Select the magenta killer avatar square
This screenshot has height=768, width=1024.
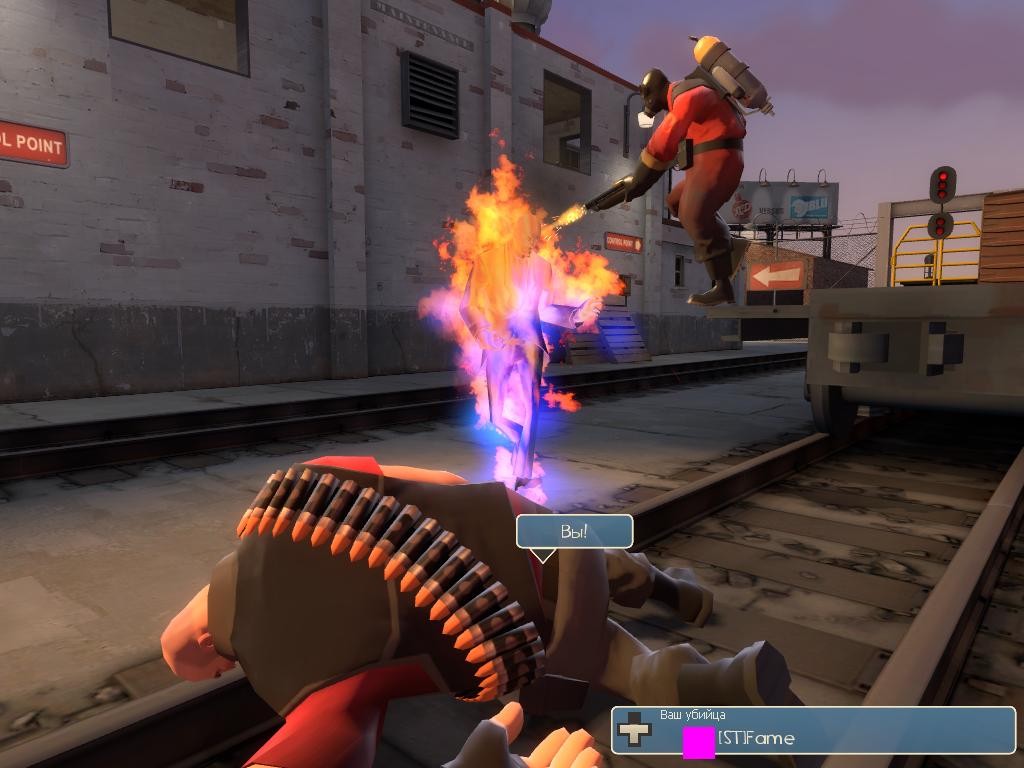(698, 742)
